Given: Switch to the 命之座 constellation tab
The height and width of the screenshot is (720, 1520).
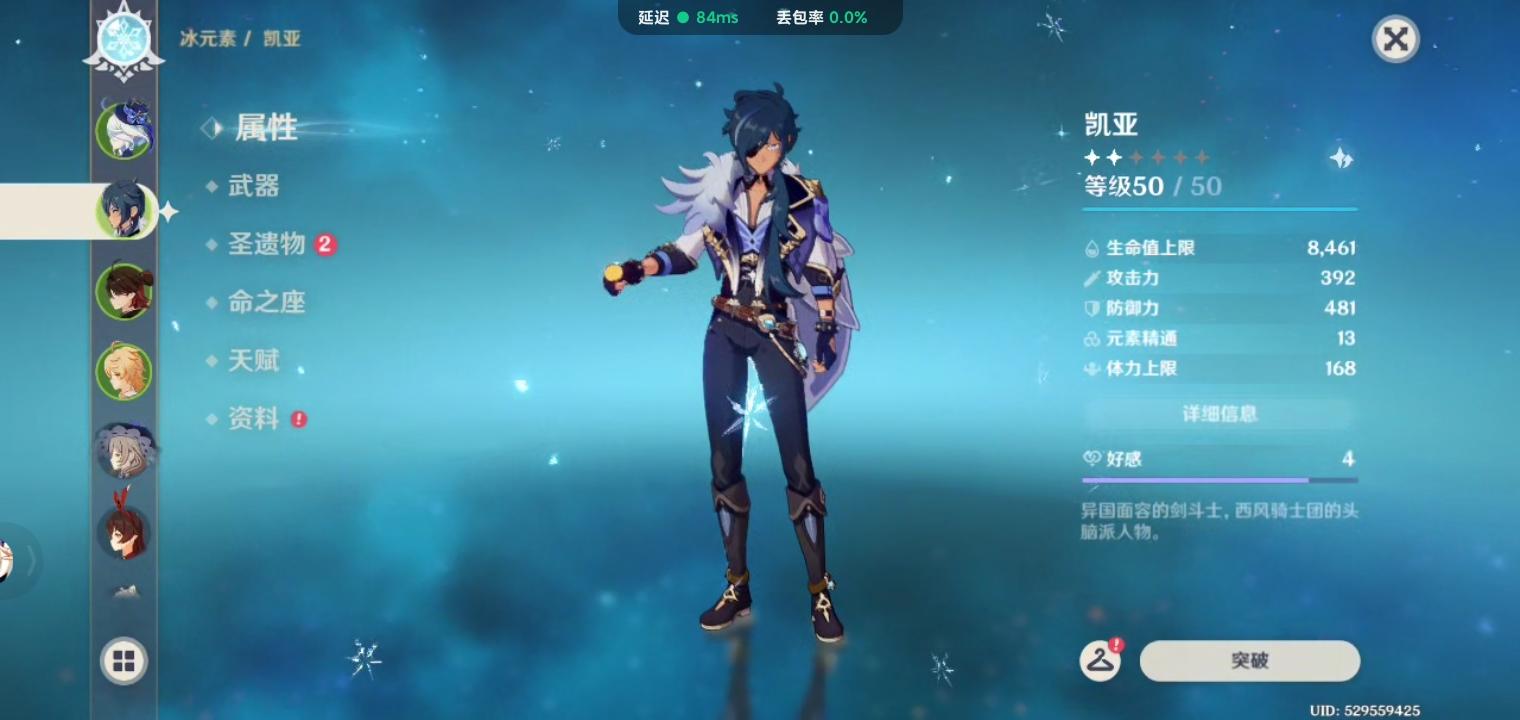Looking at the screenshot, I should click(266, 303).
